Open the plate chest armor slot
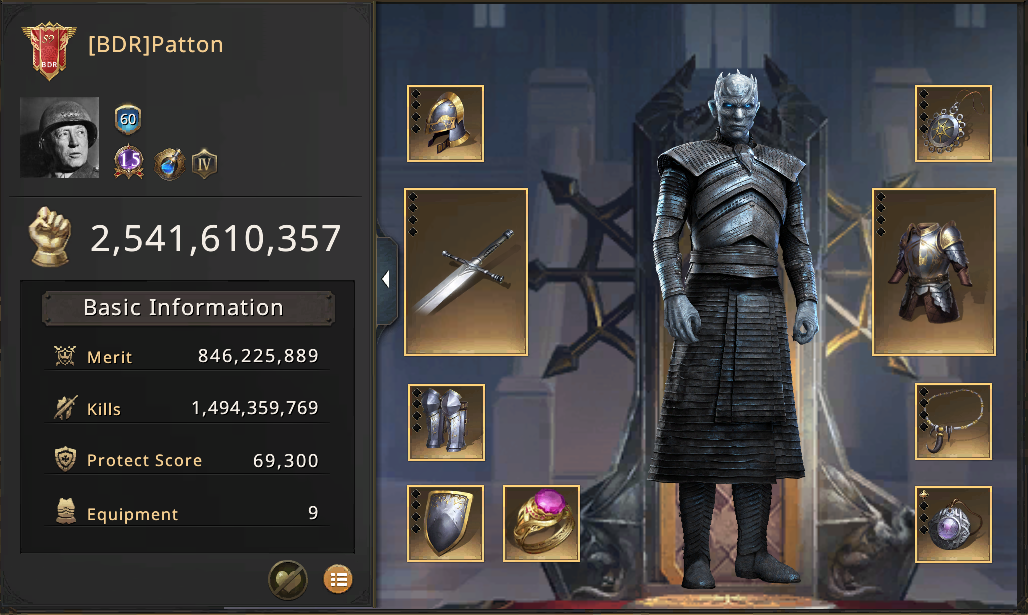 933,271
